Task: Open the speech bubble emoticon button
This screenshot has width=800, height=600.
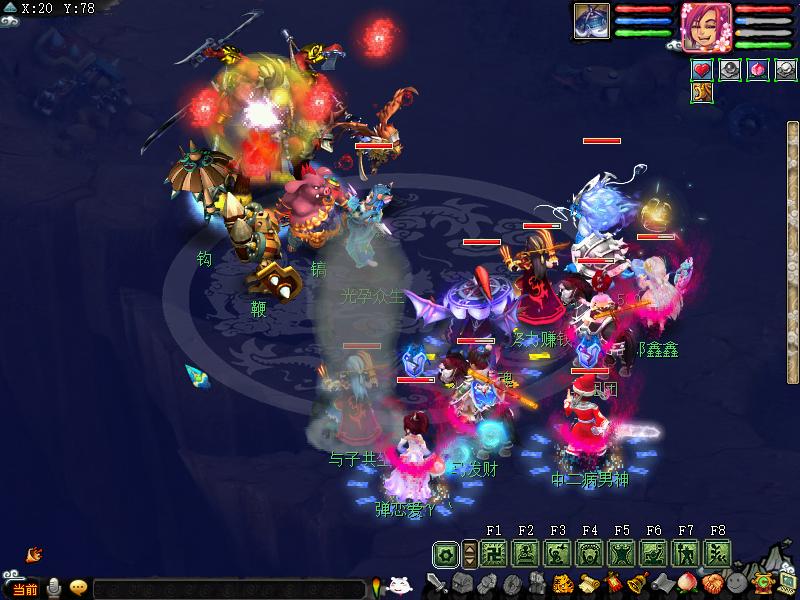Action: 78,588
